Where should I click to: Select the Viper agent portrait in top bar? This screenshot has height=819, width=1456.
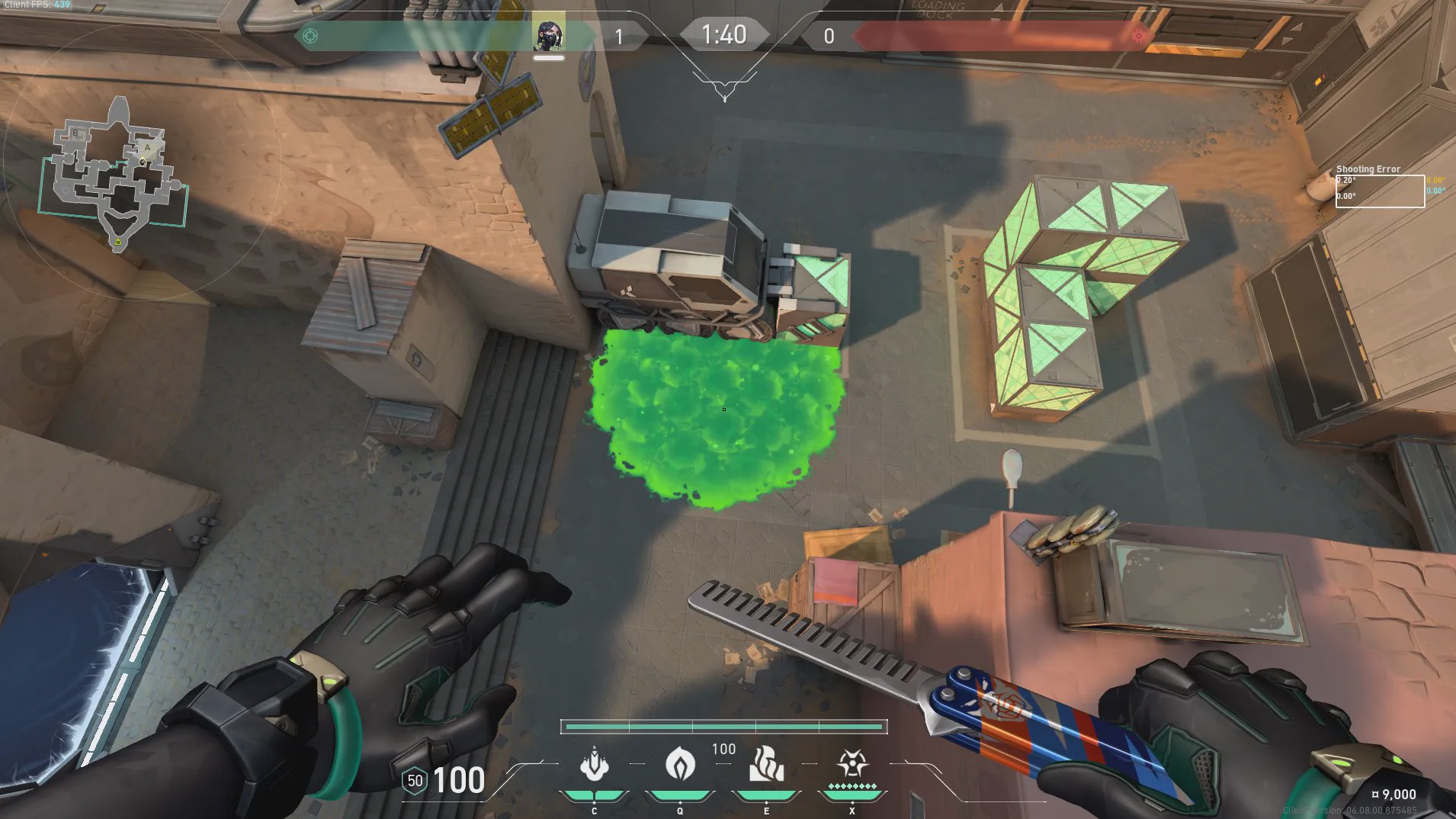tap(549, 34)
